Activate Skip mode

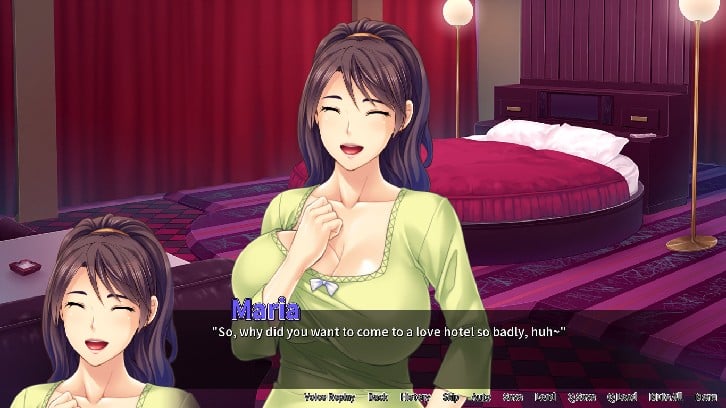coord(452,397)
